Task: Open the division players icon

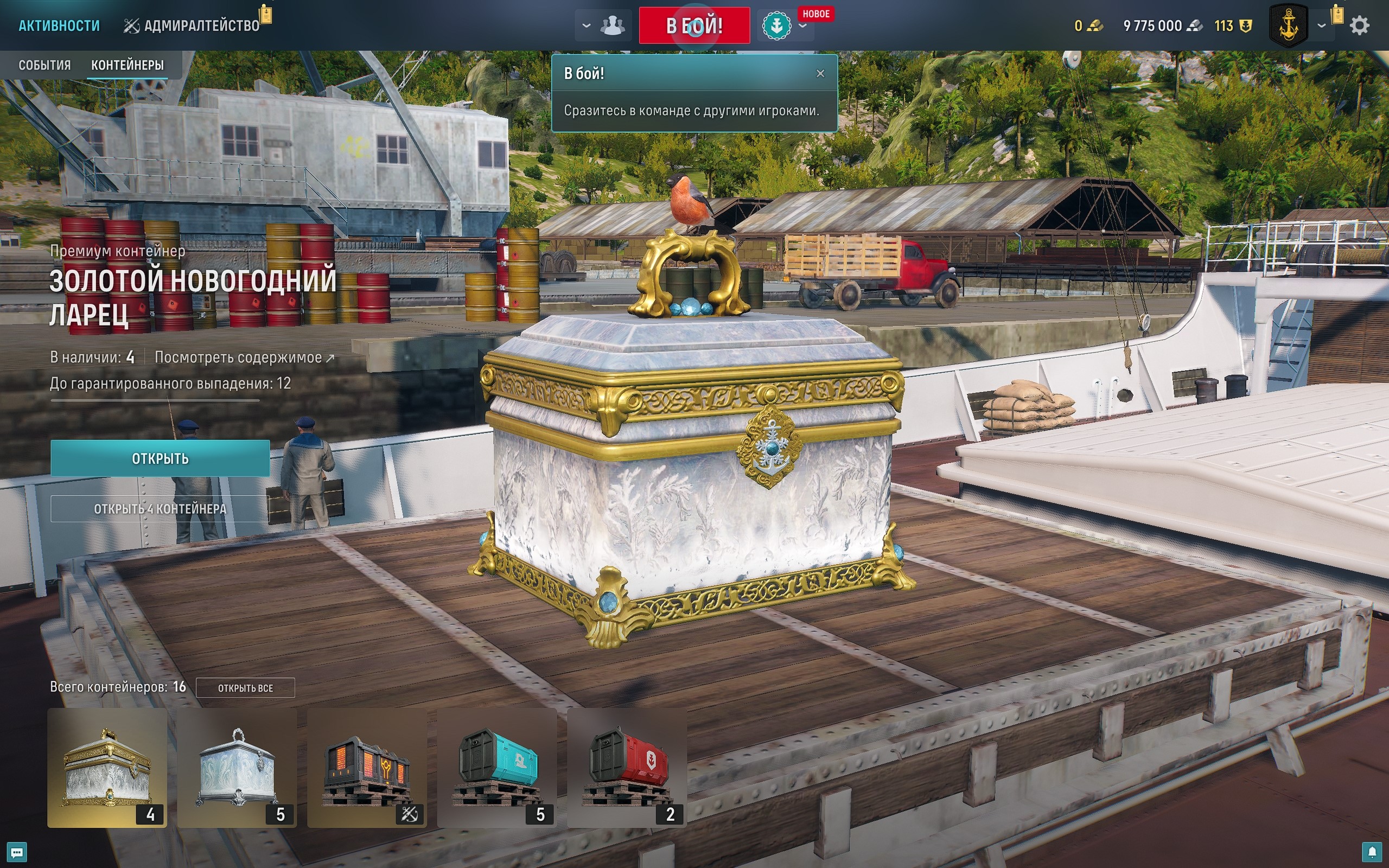Action: (612, 26)
